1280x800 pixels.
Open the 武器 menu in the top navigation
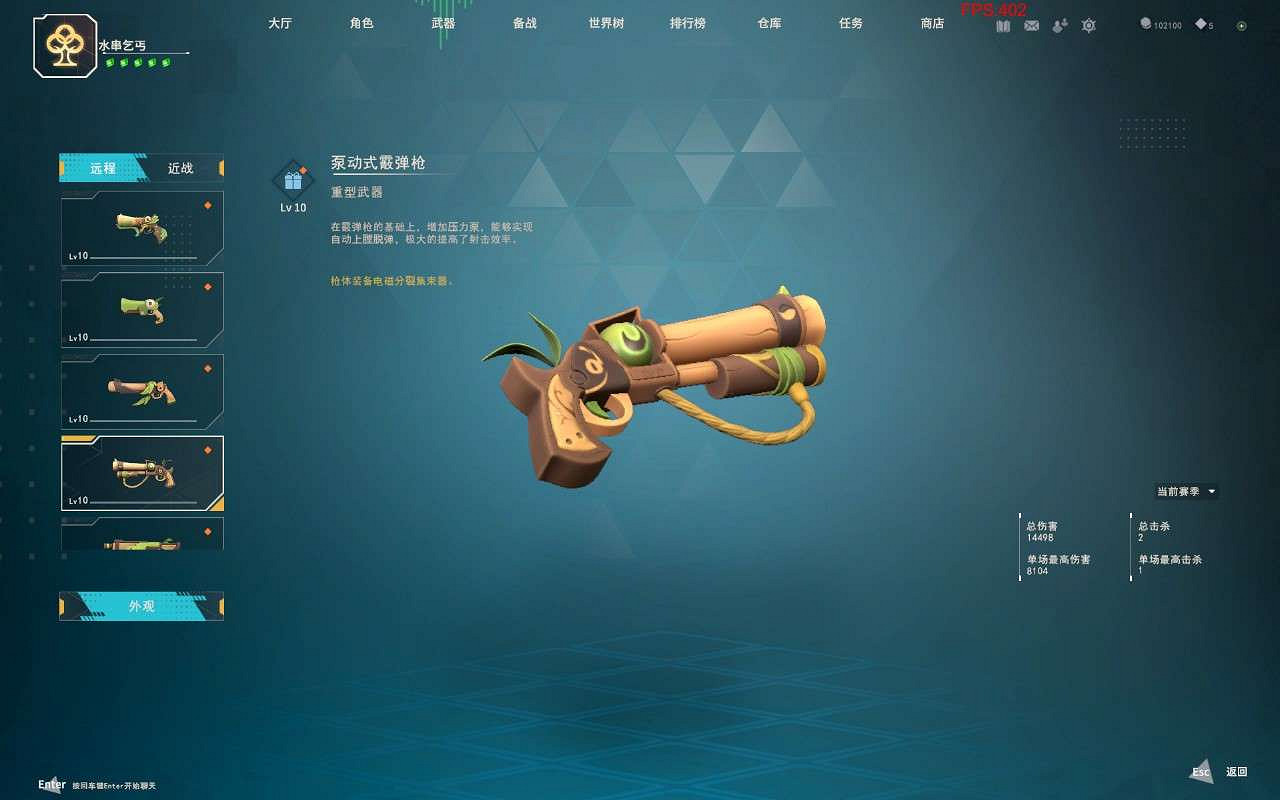pos(442,24)
